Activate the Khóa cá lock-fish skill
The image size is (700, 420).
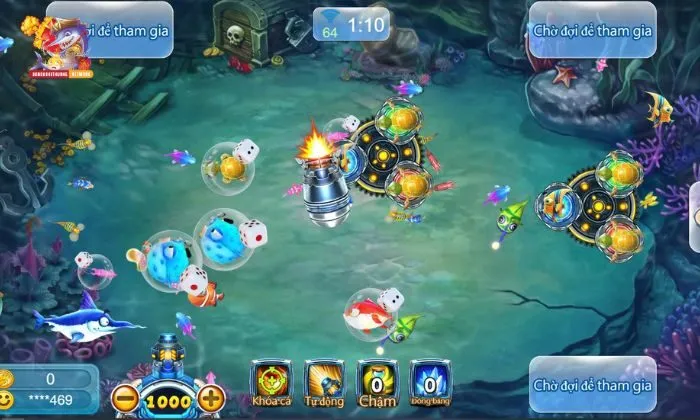click(x=270, y=381)
